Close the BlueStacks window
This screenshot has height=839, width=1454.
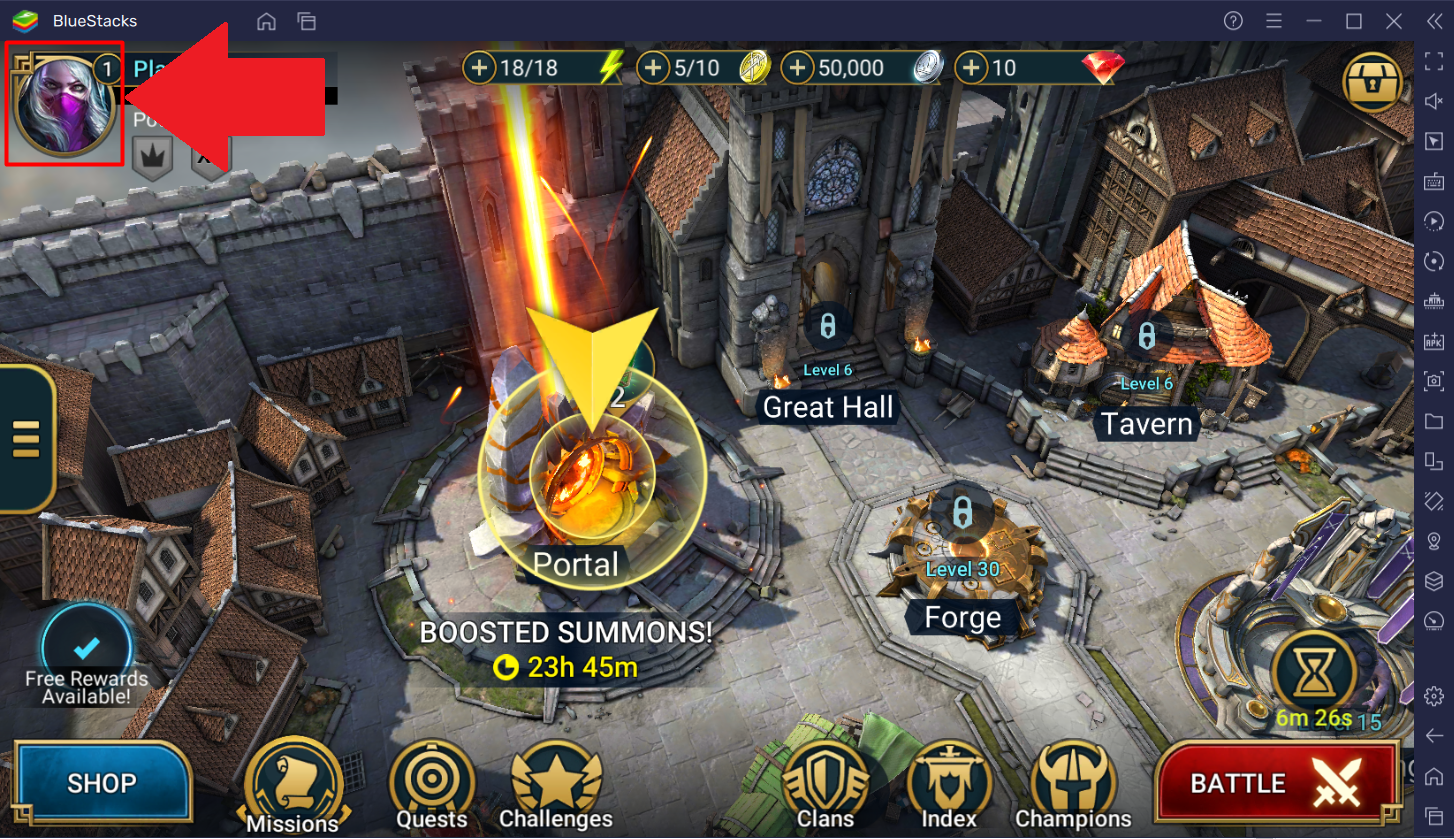coord(1394,21)
